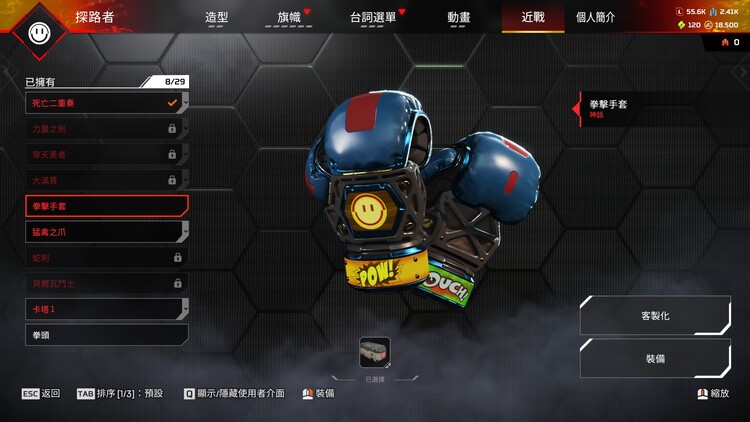
Task: Click the 客製化 button
Action: [655, 315]
